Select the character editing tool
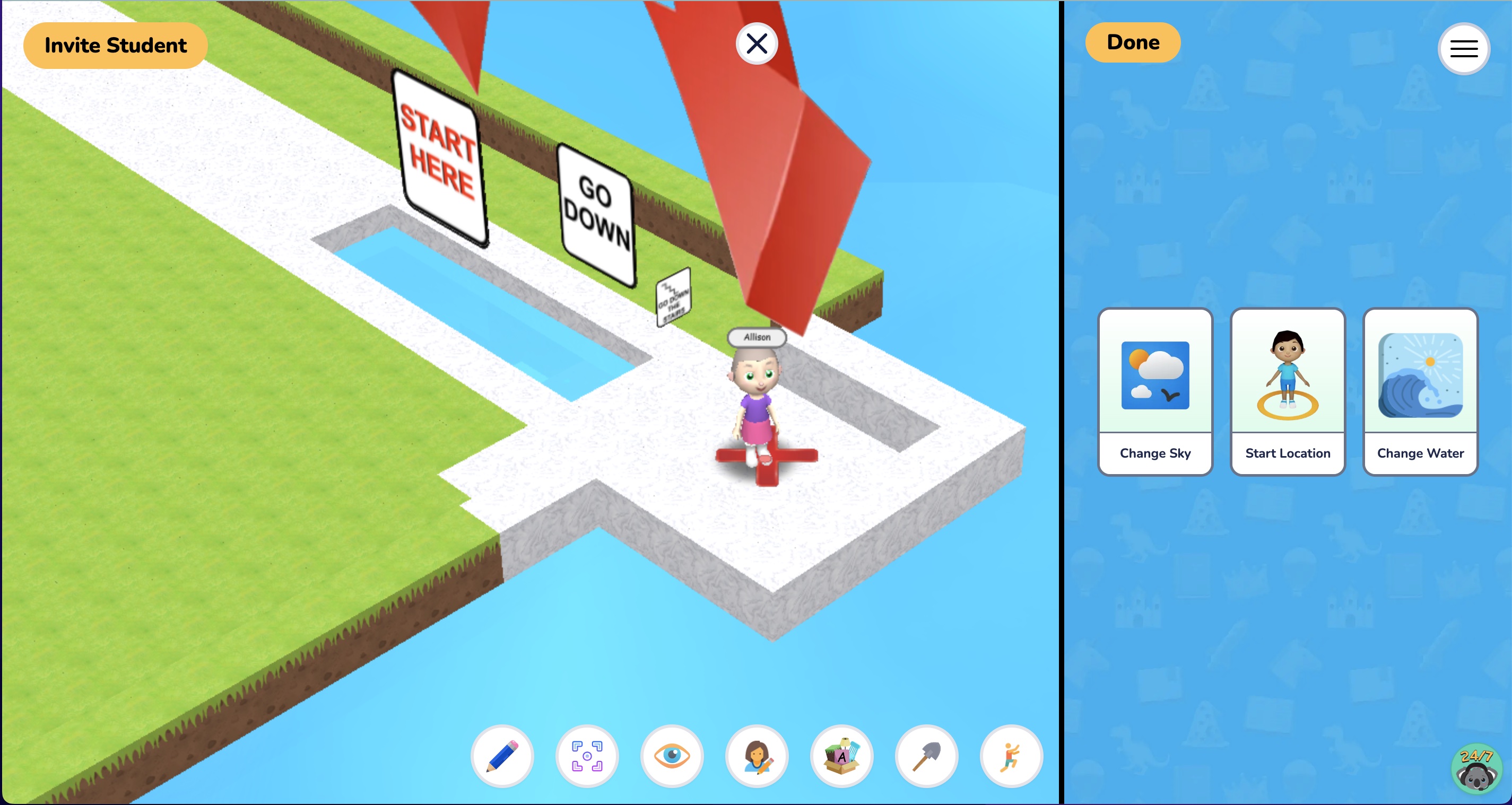Image resolution: width=1512 pixels, height=805 pixels. click(x=757, y=756)
